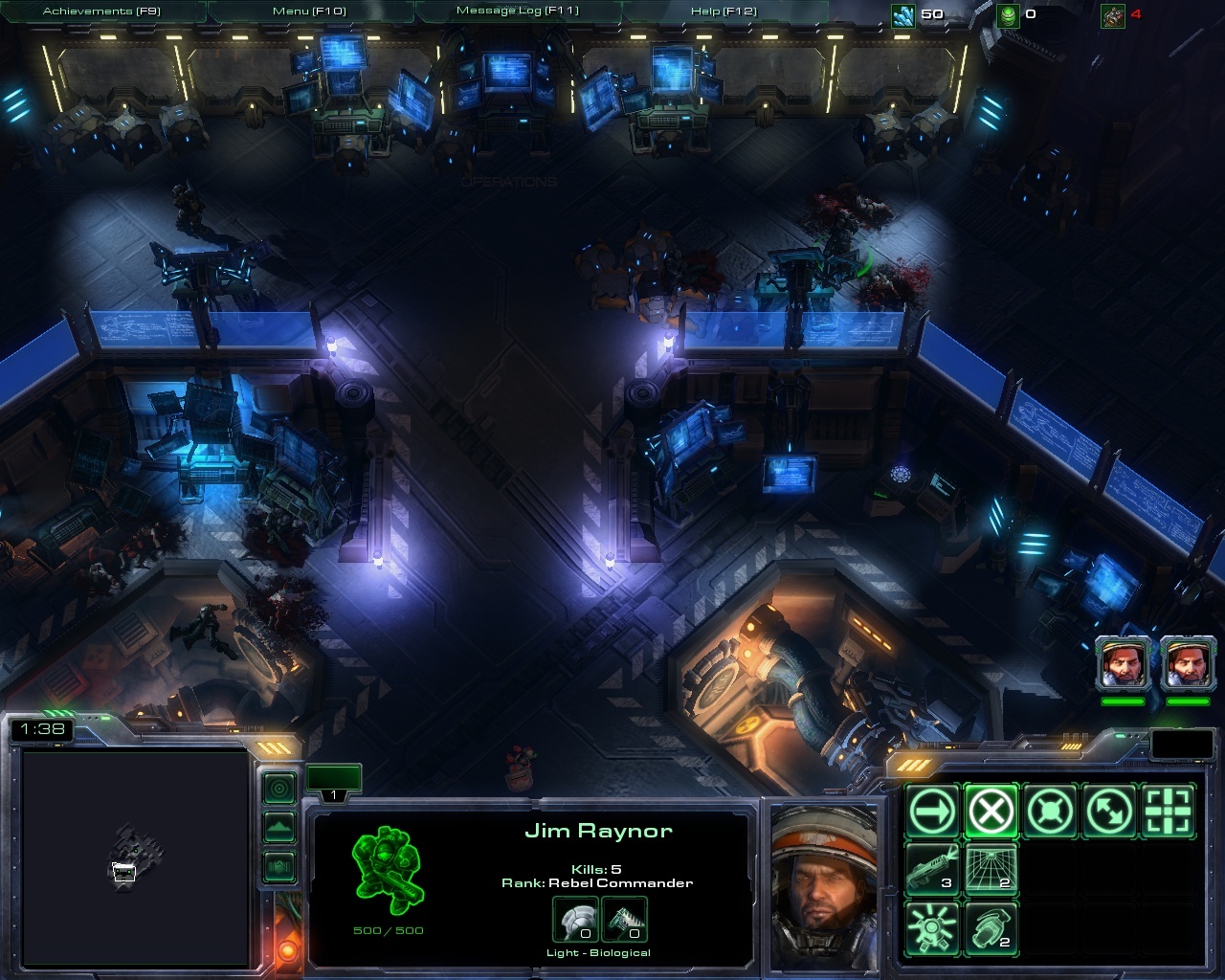
Task: Toggle minimap terrain display
Action: [x=279, y=827]
